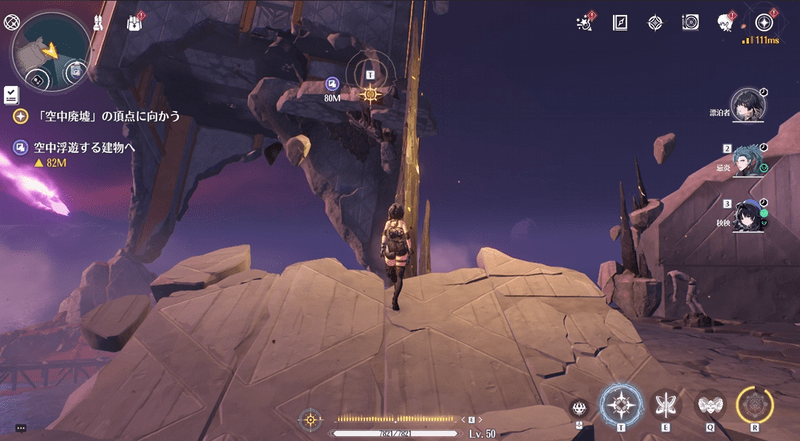Image resolution: width=800 pixels, height=441 pixels.
Task: Open the events sparkle icon with red badge
Action: (x=585, y=22)
